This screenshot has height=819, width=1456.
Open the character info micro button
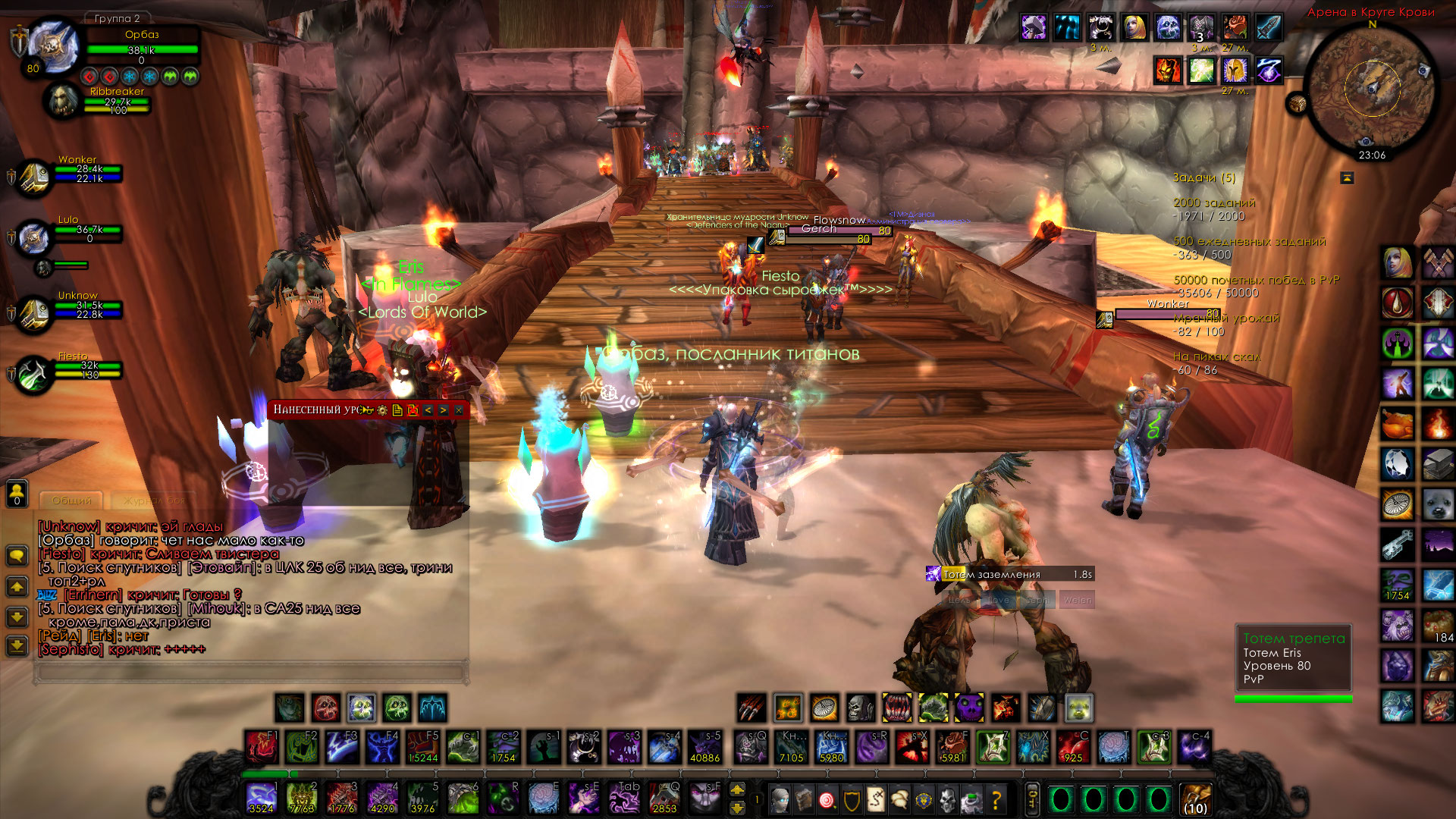point(780,799)
